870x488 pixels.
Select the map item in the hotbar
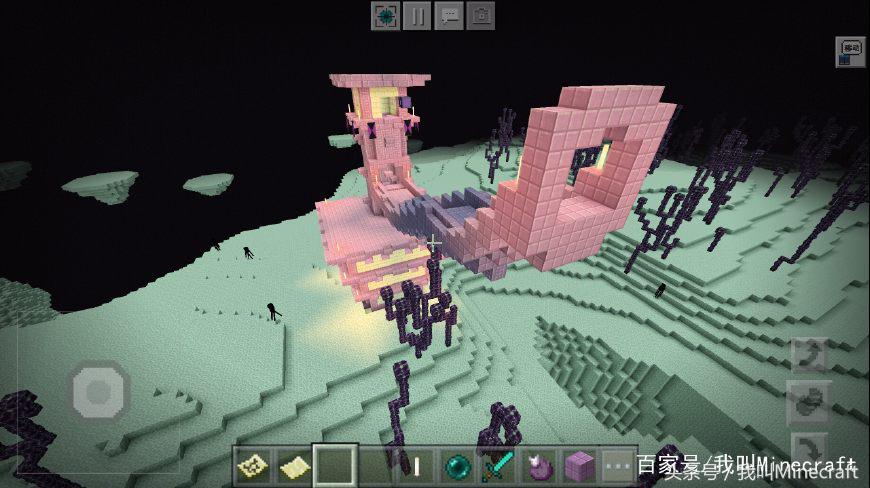click(252, 466)
